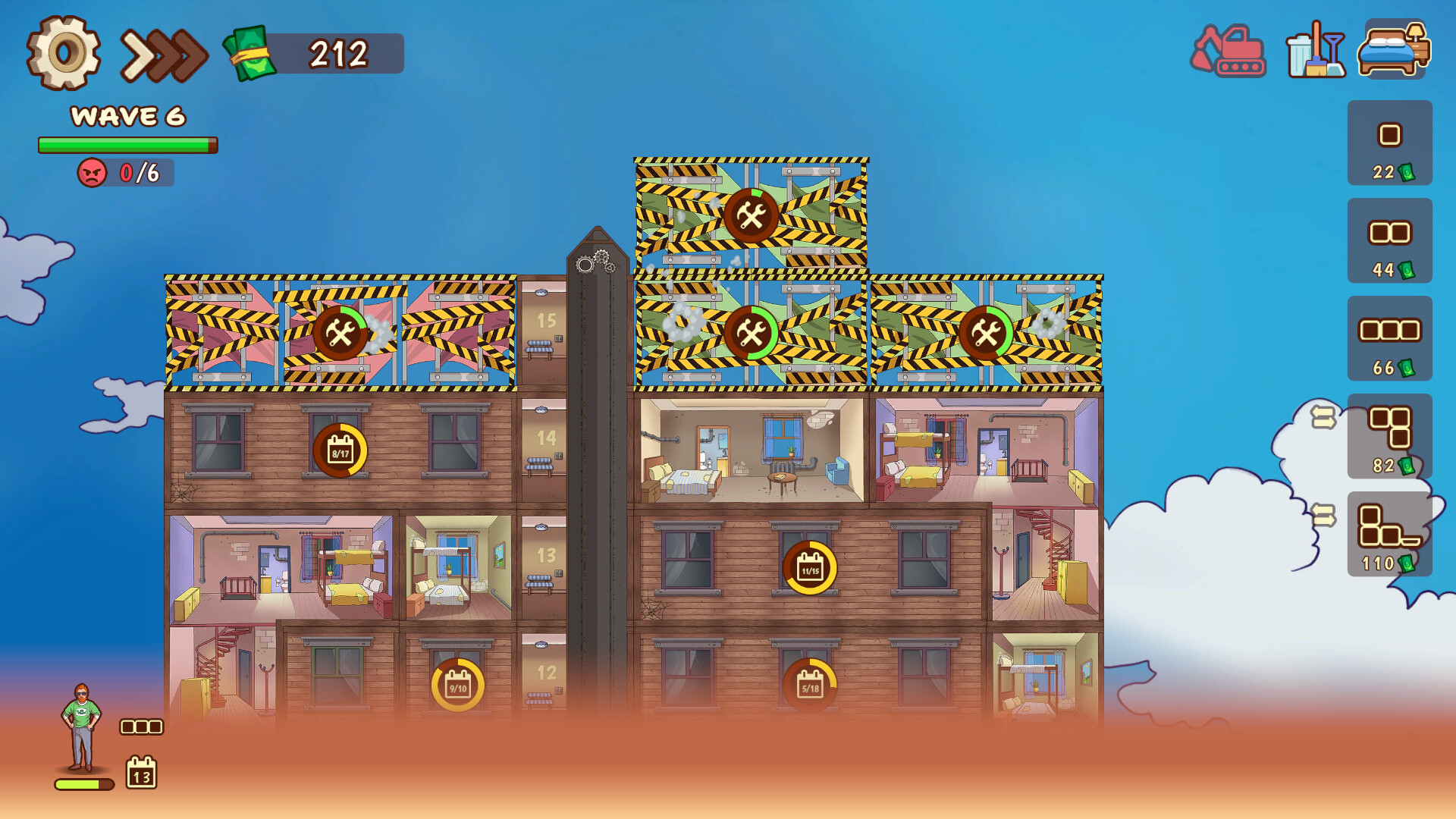Click the angry tenant counter showing 0/6
Image resolution: width=1456 pixels, height=819 pixels.
(x=126, y=173)
